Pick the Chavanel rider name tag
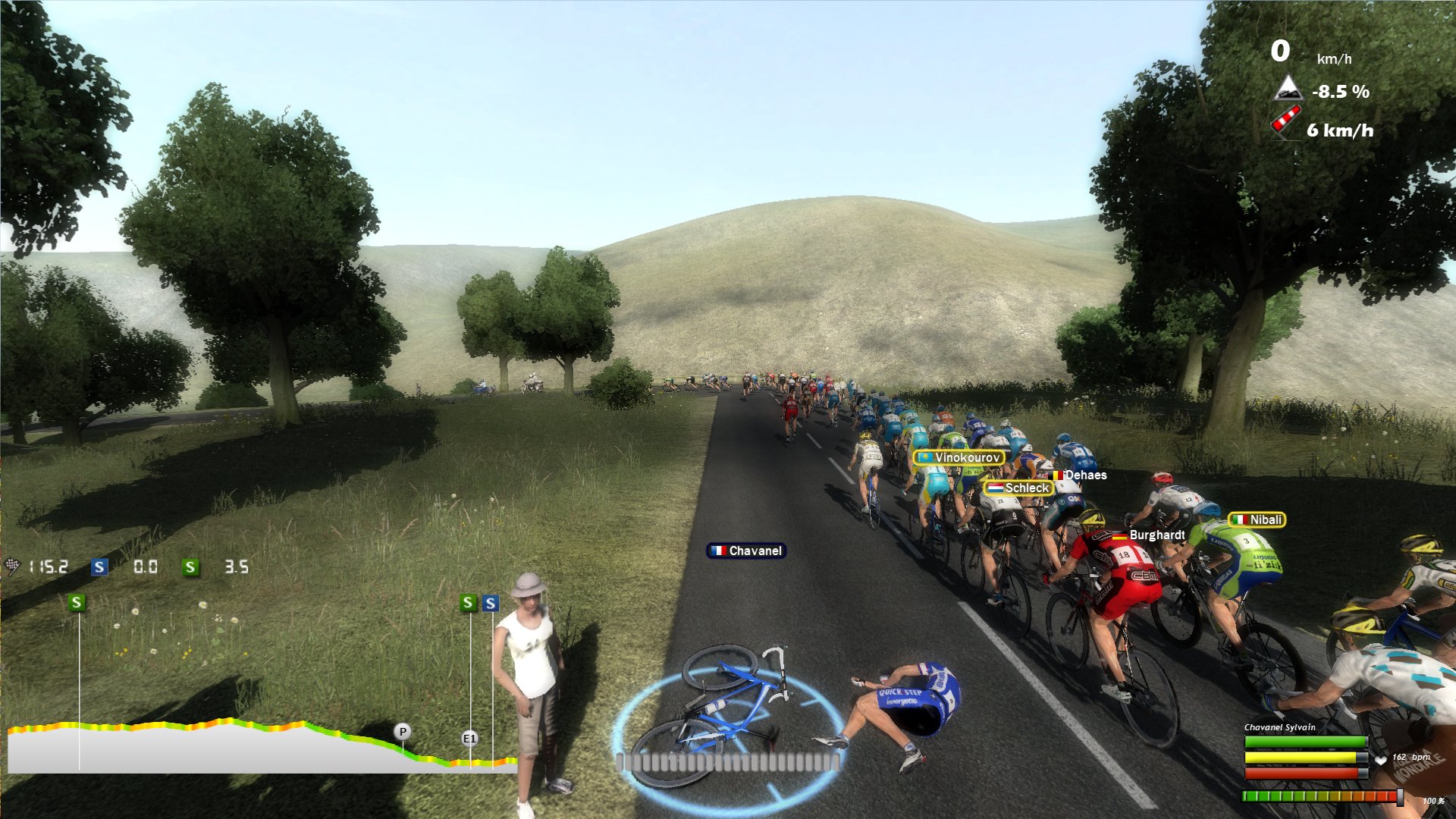The height and width of the screenshot is (819, 1456). click(x=746, y=551)
